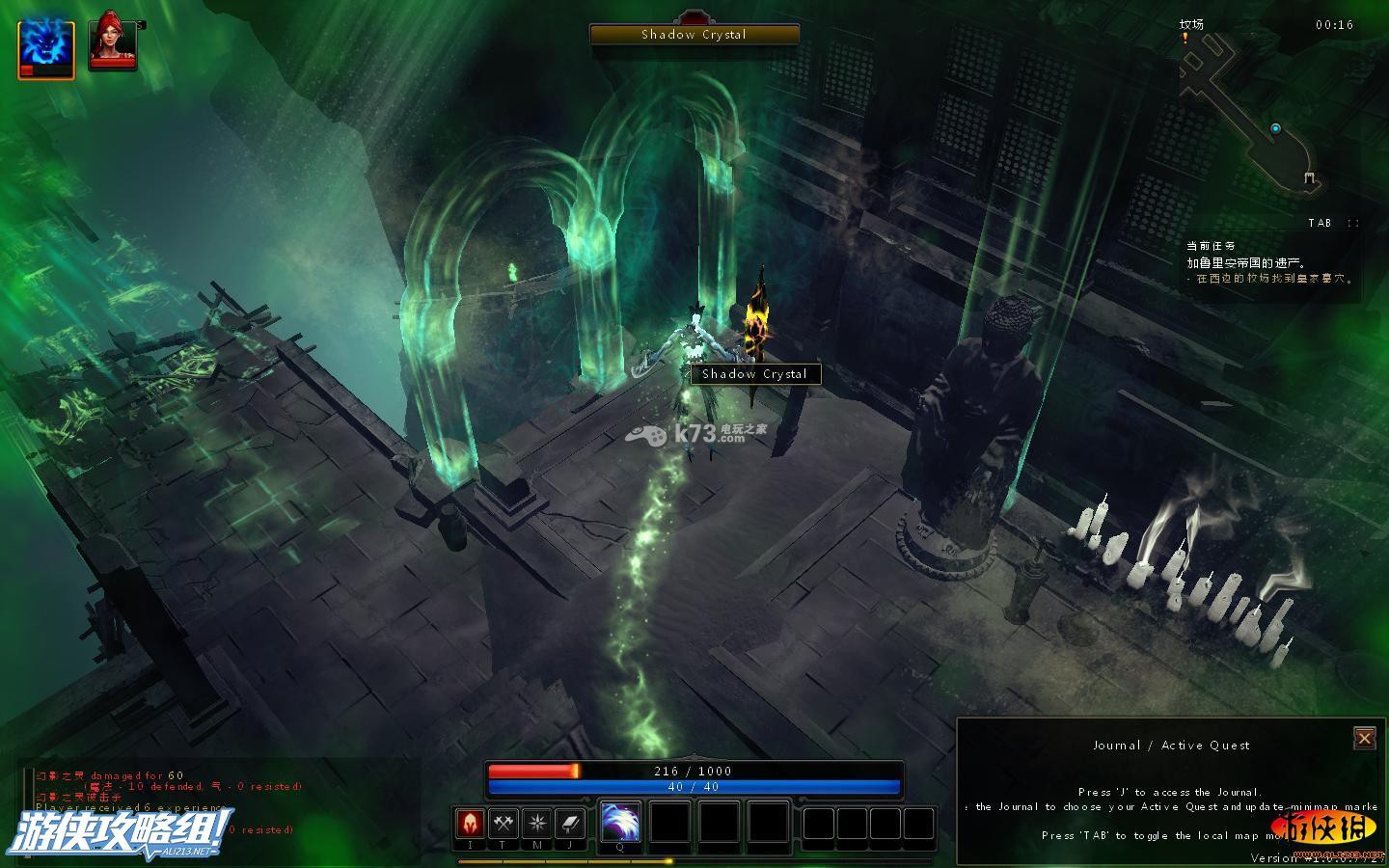Activate the blue claw slash ability
This screenshot has height=868, width=1389.
pyautogui.click(x=620, y=823)
